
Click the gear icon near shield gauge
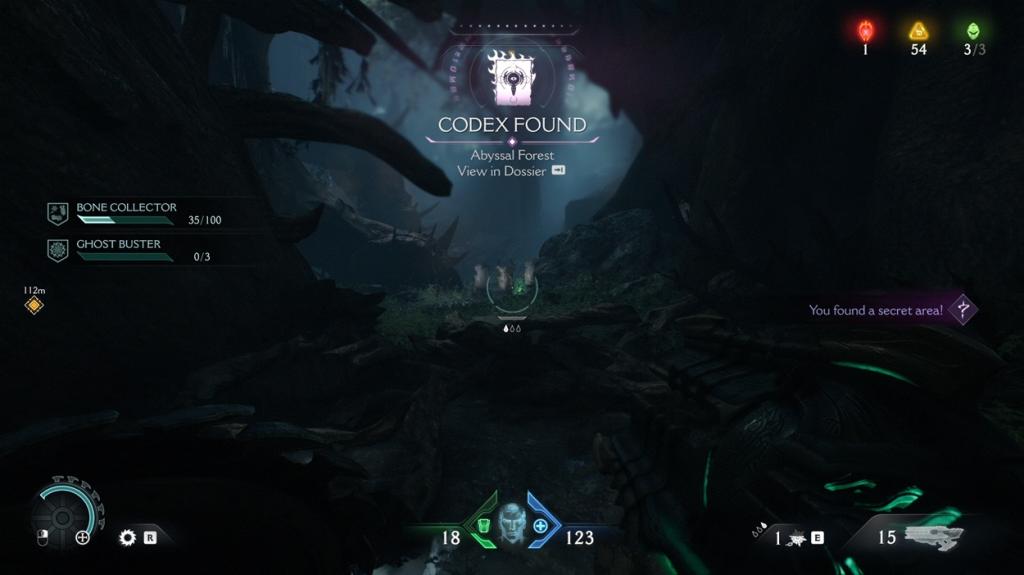127,537
